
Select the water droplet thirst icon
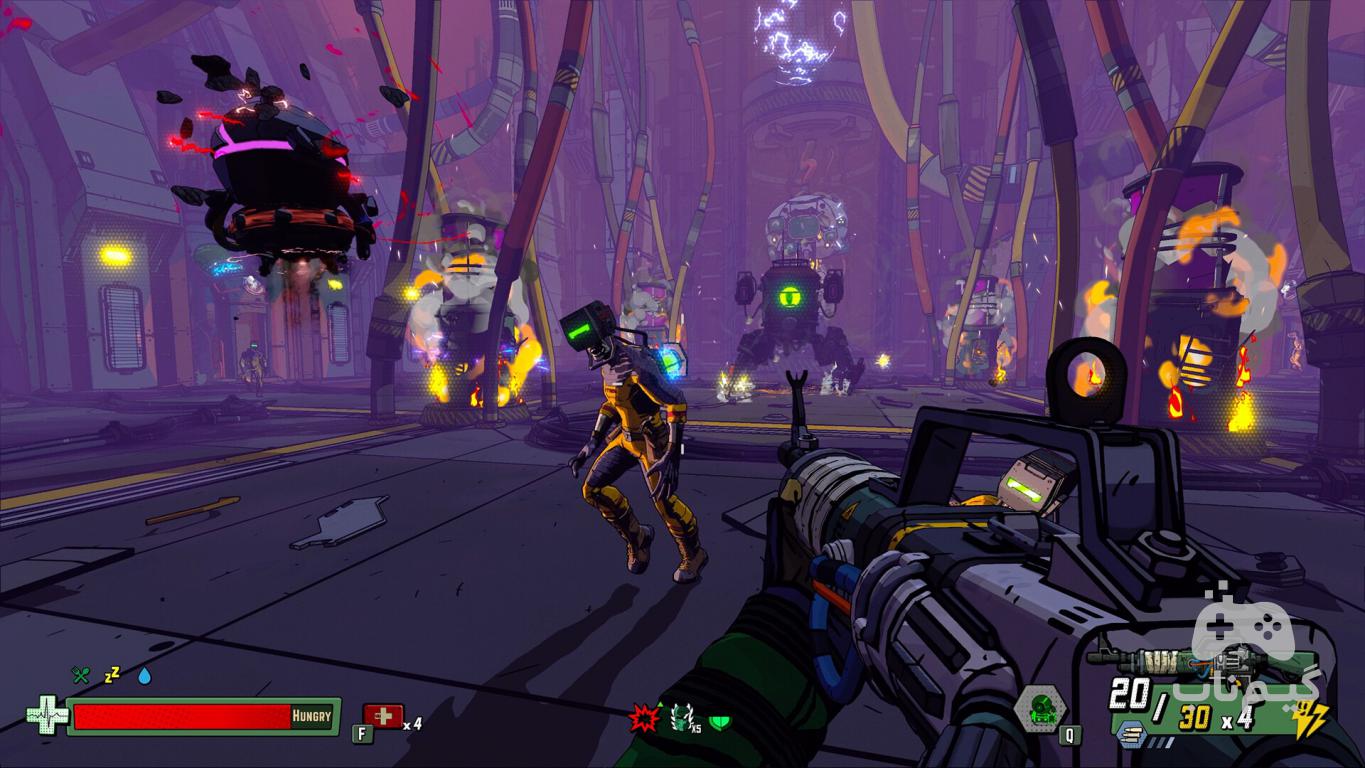click(x=145, y=676)
